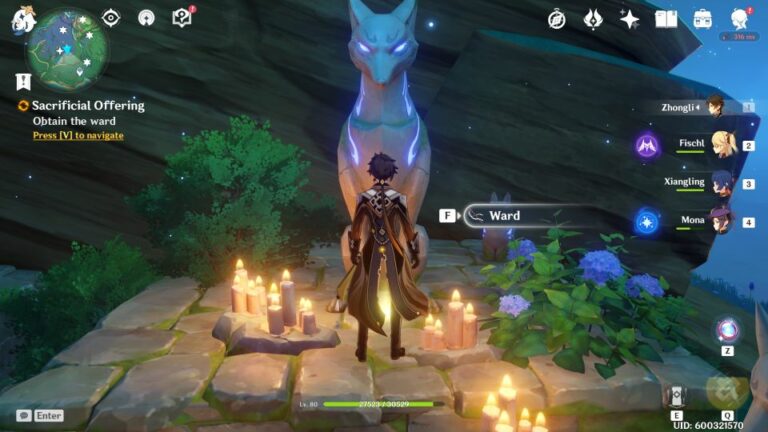Switch to party member Xiangling
The width and height of the screenshot is (768, 432).
(720, 183)
